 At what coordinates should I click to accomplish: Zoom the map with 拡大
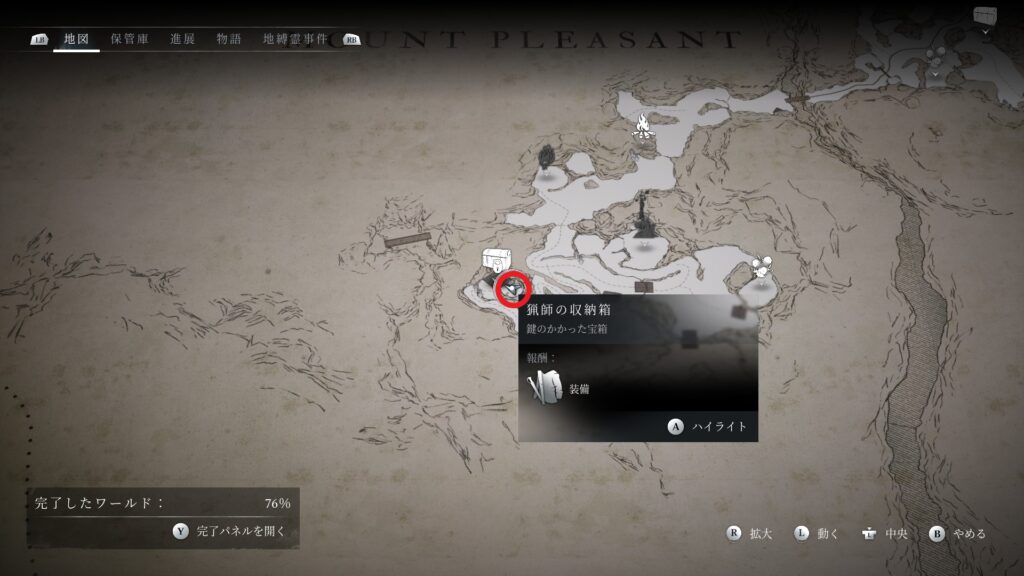[750, 534]
